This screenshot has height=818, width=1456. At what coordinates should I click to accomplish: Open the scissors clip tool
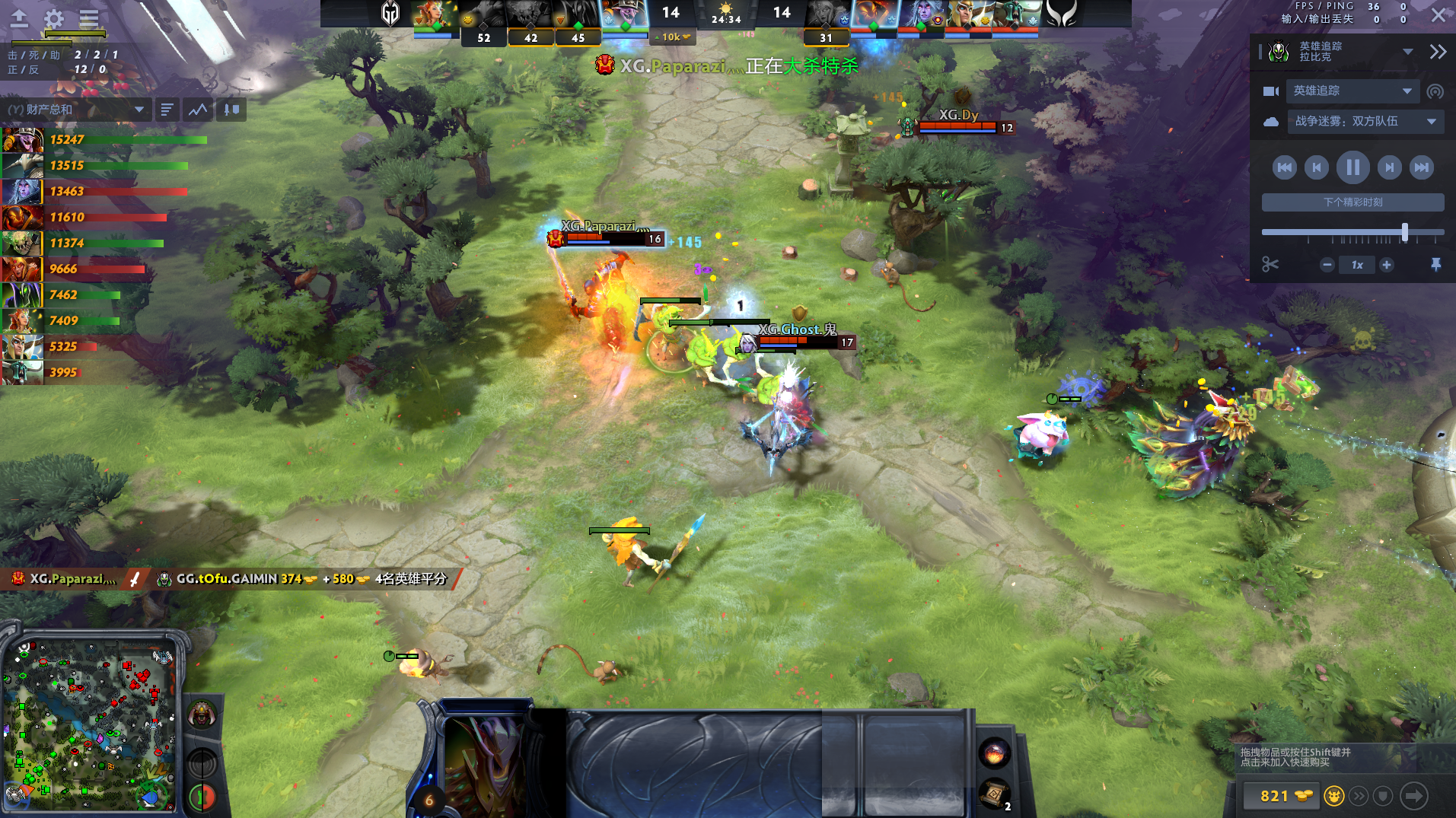point(1270,265)
